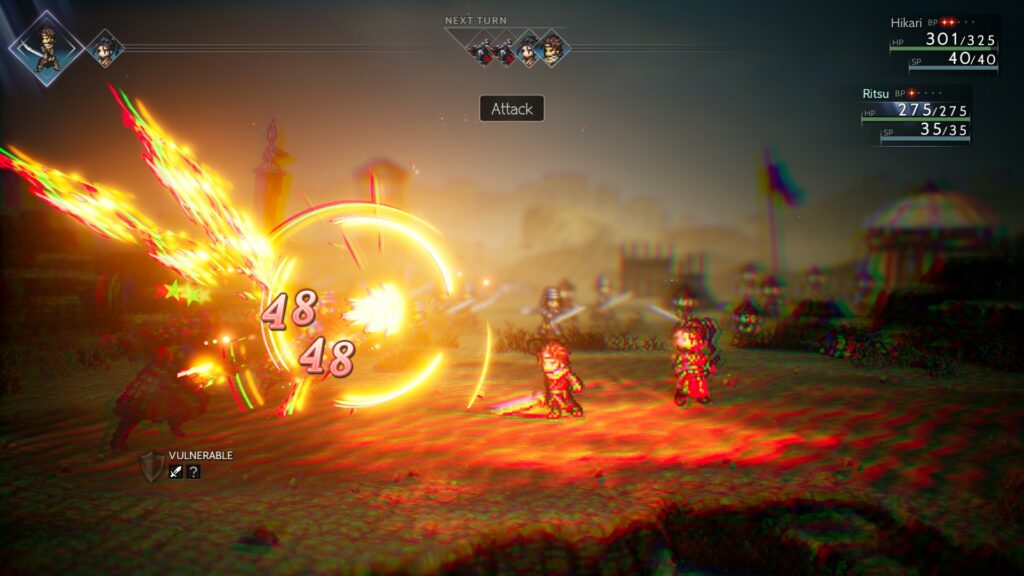Select Hikari's portrait in the Next Turn queue
The height and width of the screenshot is (576, 1024).
coord(551,48)
